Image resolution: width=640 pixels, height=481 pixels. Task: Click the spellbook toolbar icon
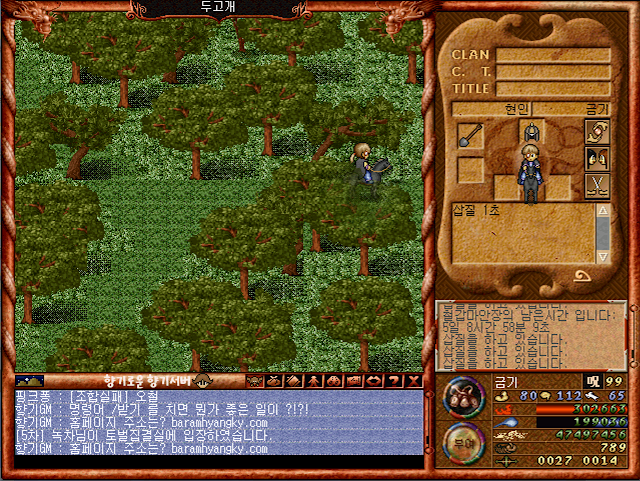click(294, 381)
